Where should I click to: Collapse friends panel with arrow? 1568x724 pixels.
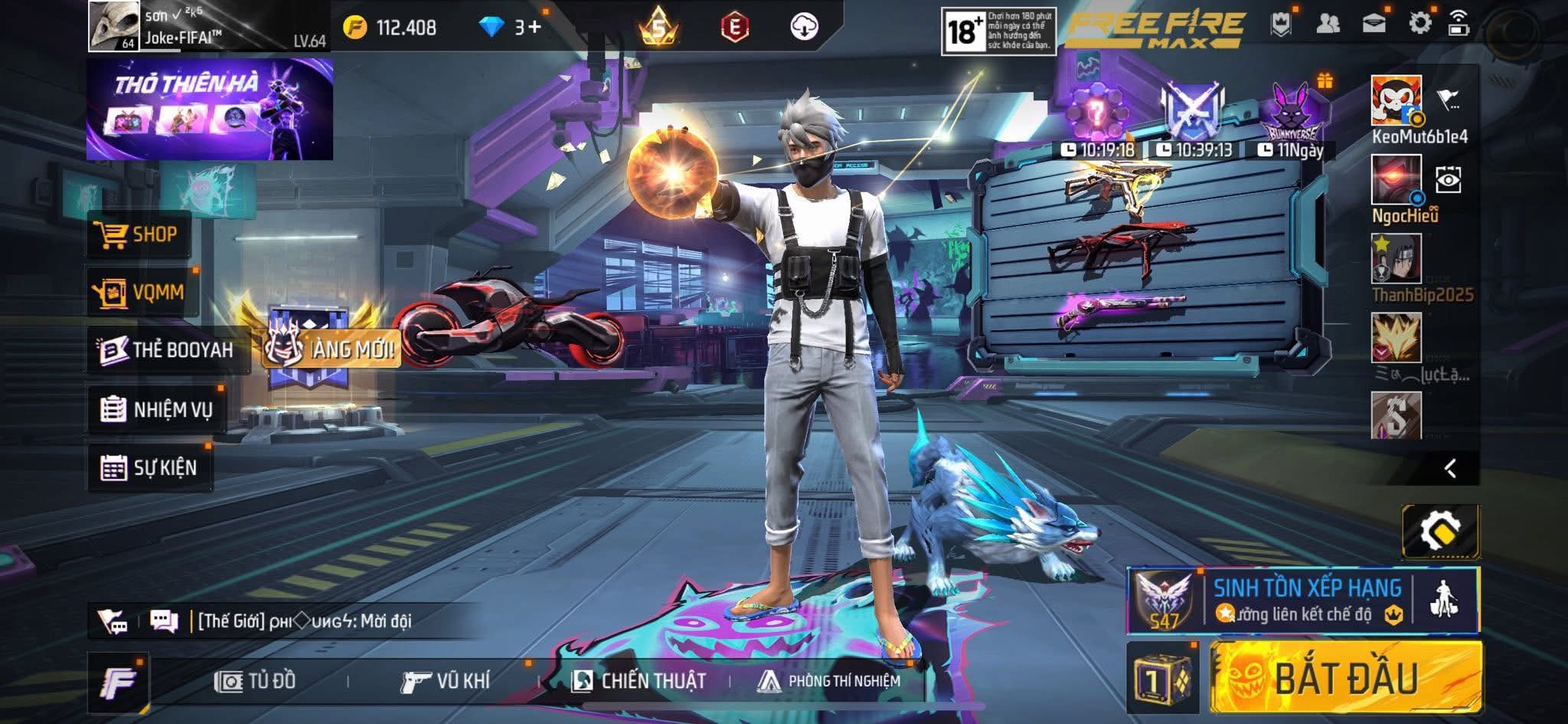[1450, 468]
